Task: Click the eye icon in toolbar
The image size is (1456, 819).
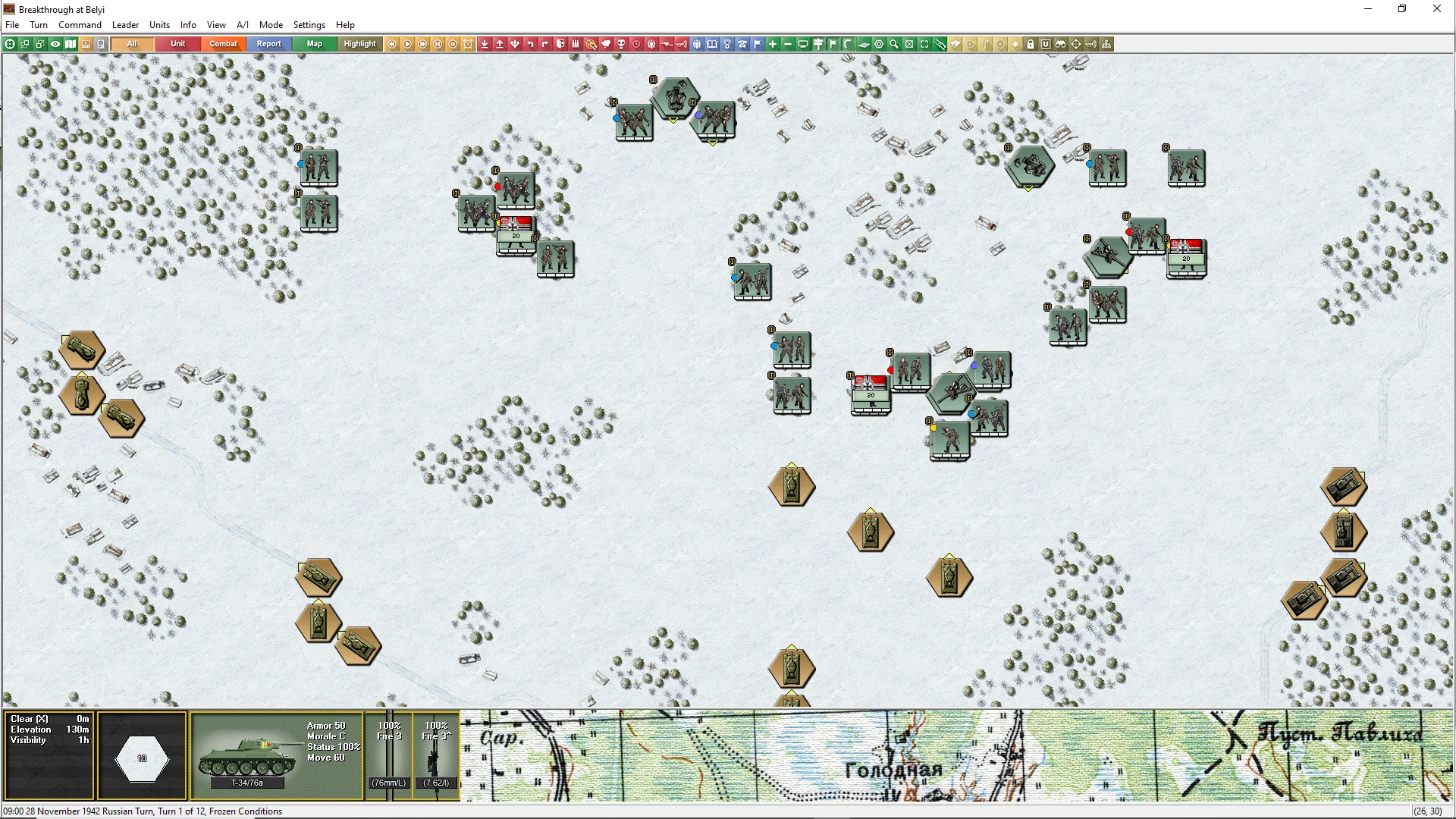Action: (55, 44)
